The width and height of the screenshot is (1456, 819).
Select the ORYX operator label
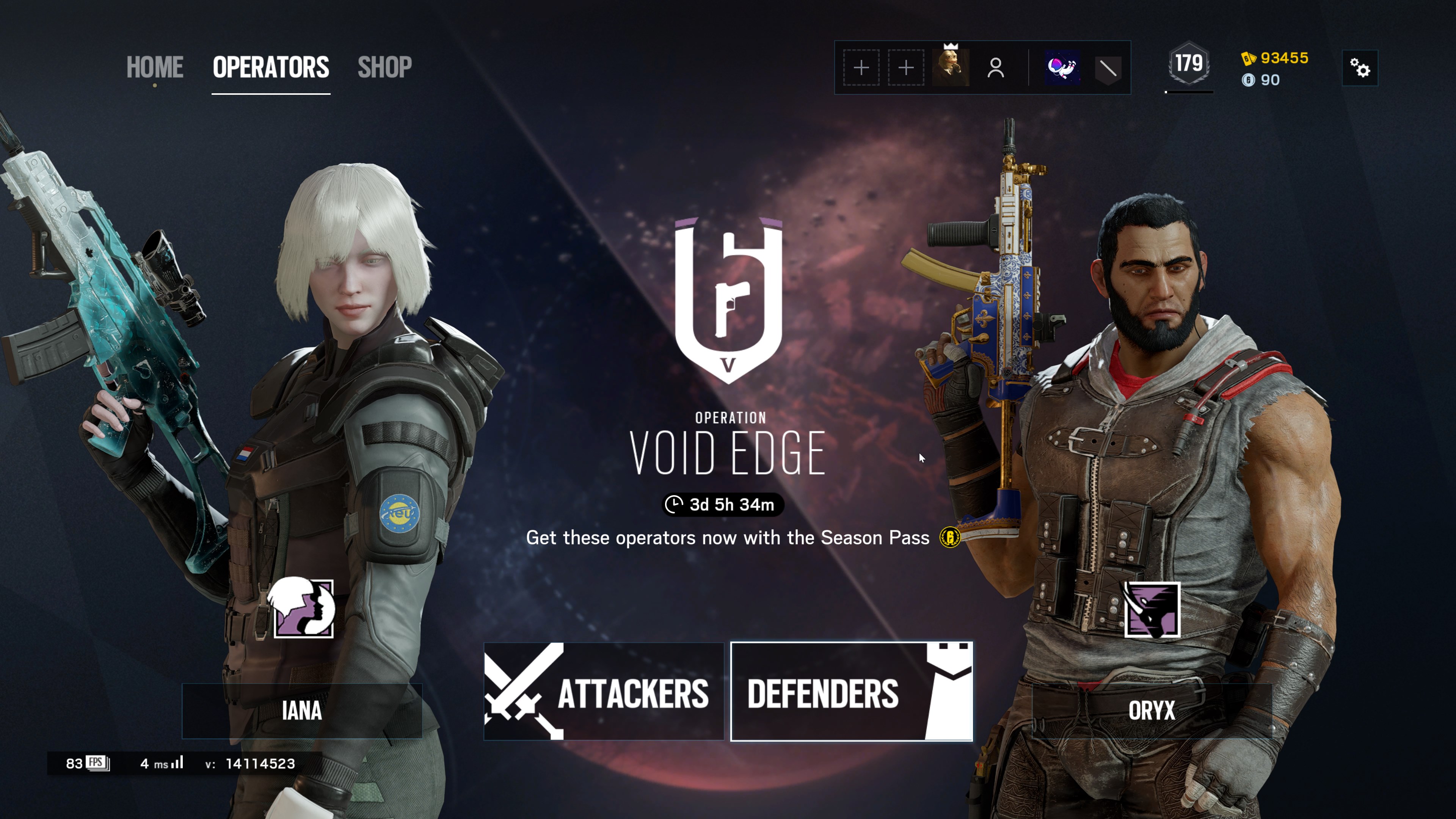1152,711
